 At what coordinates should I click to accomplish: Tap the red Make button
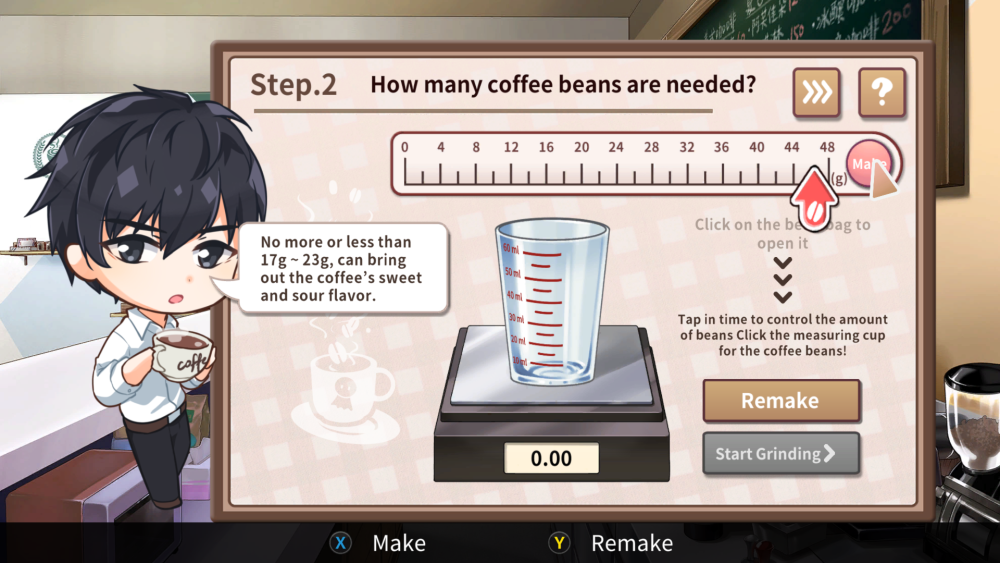click(868, 163)
